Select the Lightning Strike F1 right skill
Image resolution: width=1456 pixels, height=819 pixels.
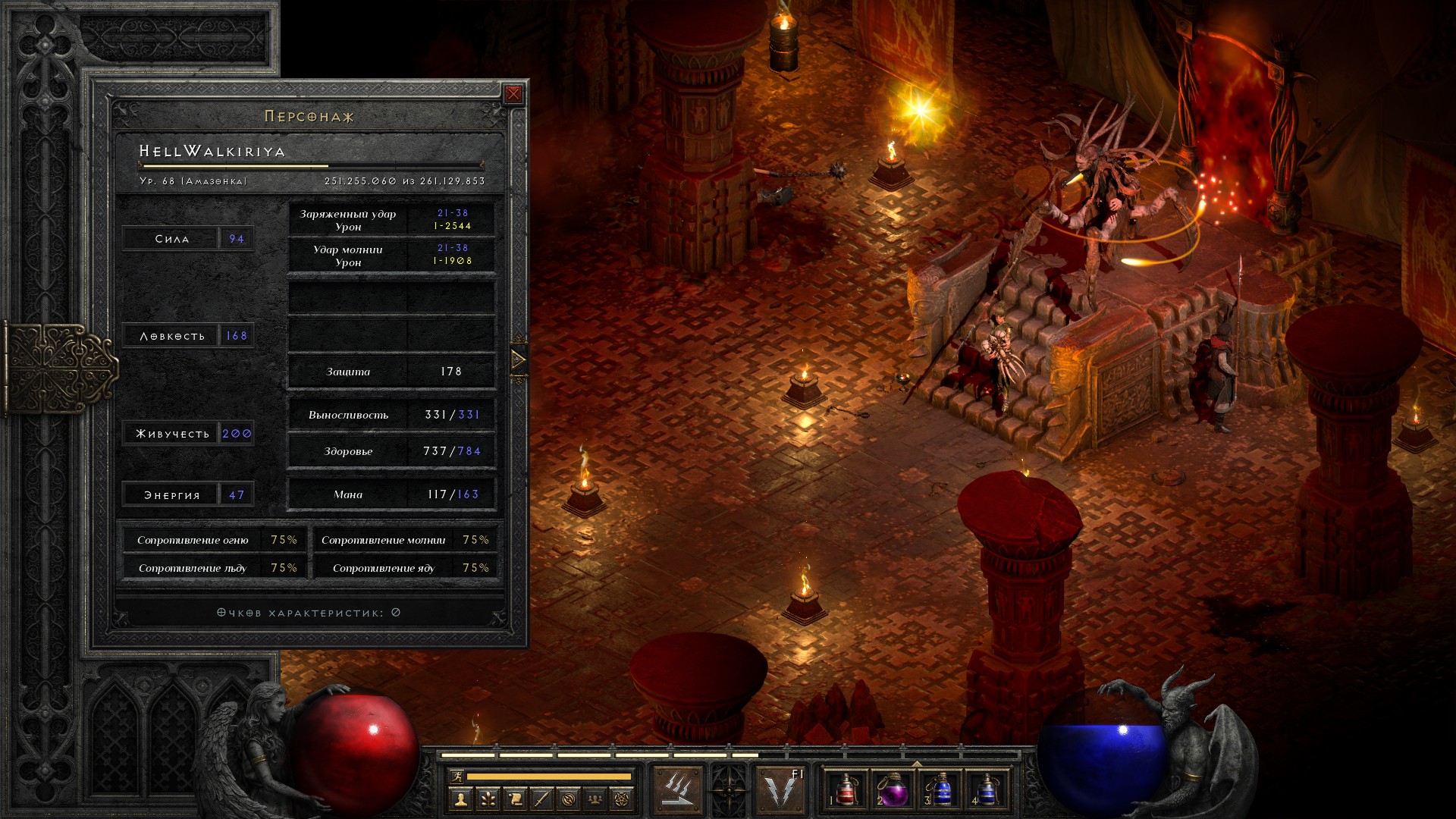point(781,789)
